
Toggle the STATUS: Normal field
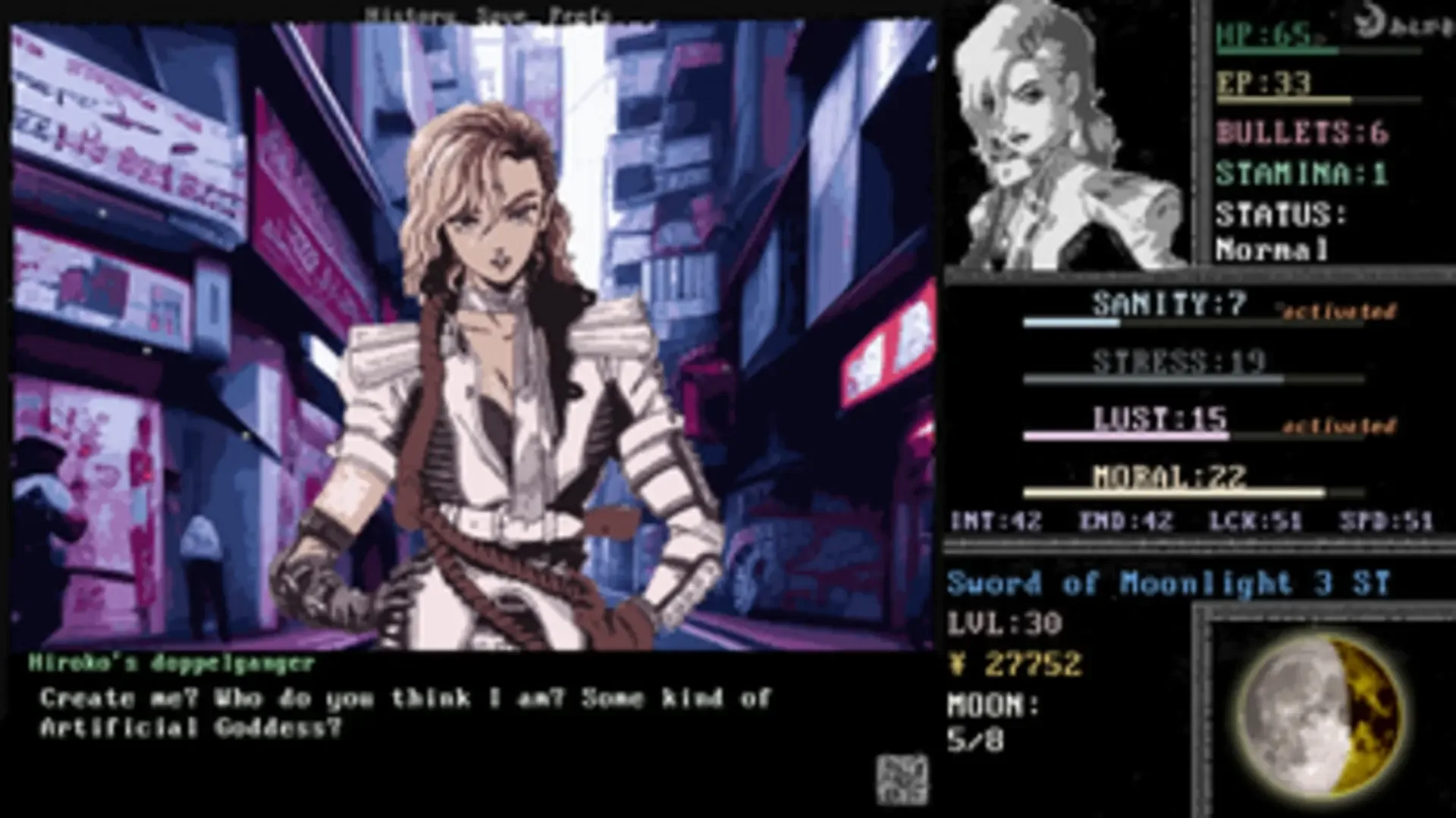[x=1278, y=231]
